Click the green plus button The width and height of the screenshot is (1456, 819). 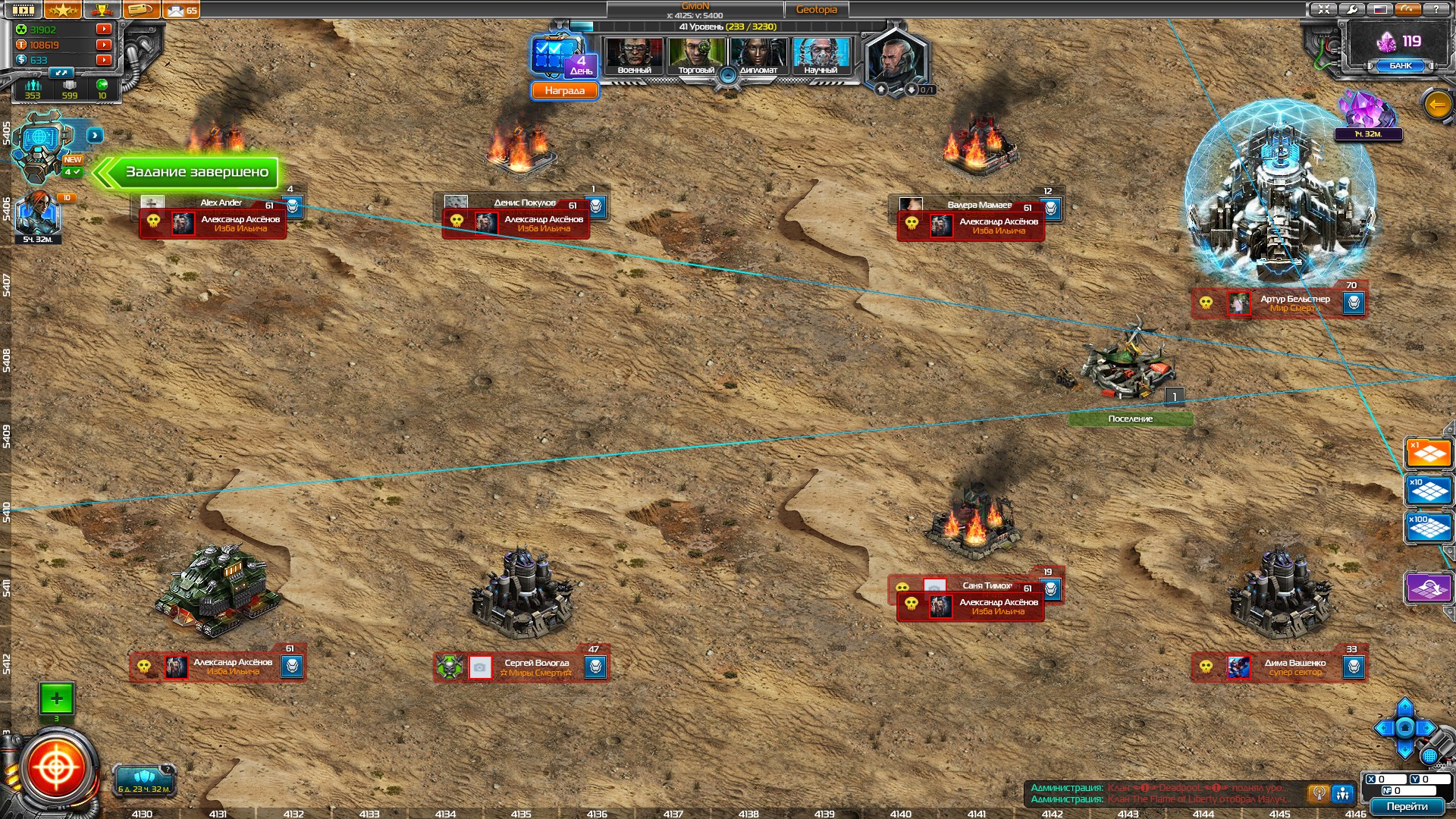tap(56, 698)
